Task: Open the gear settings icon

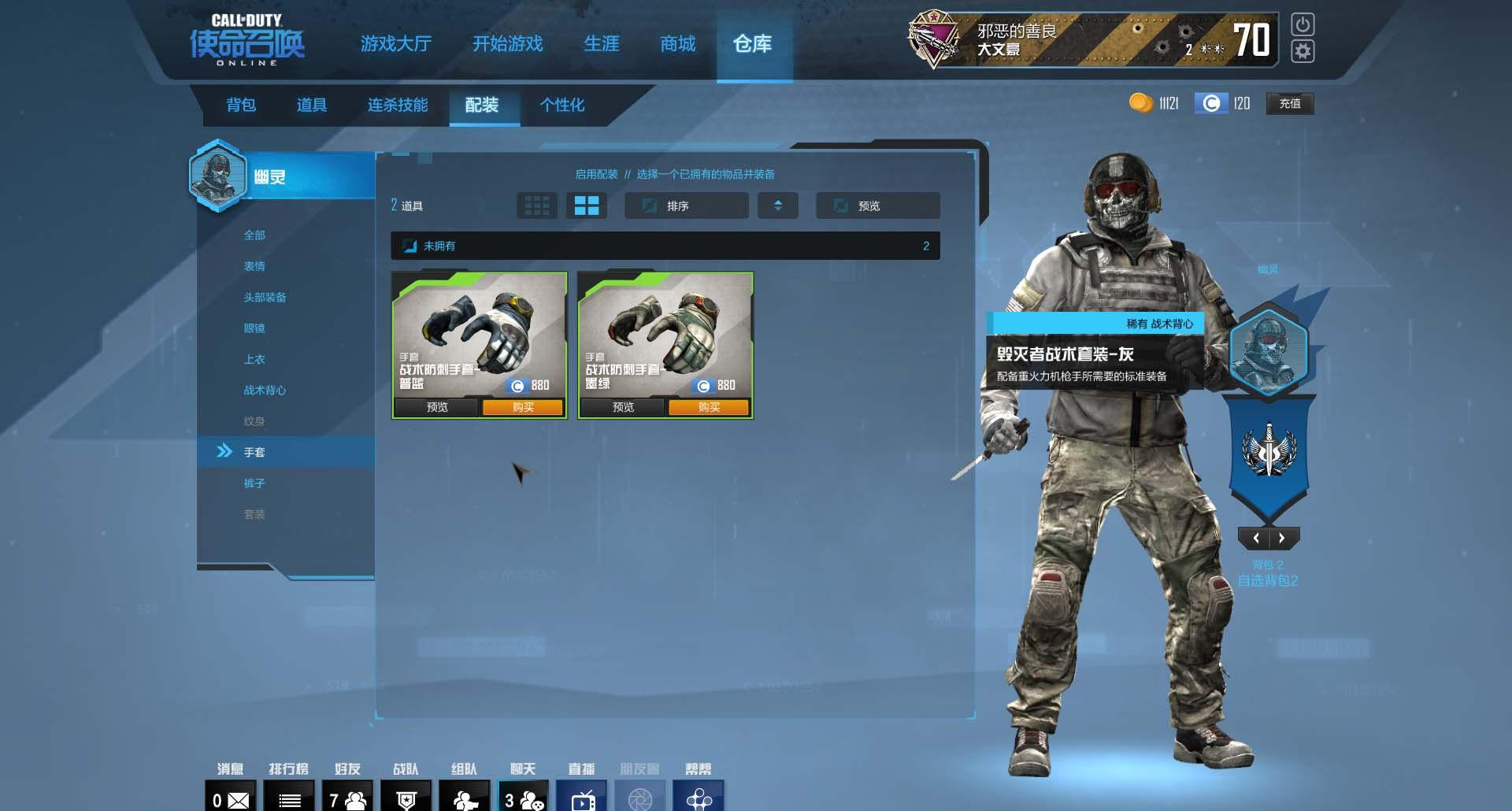Action: coord(1303,52)
